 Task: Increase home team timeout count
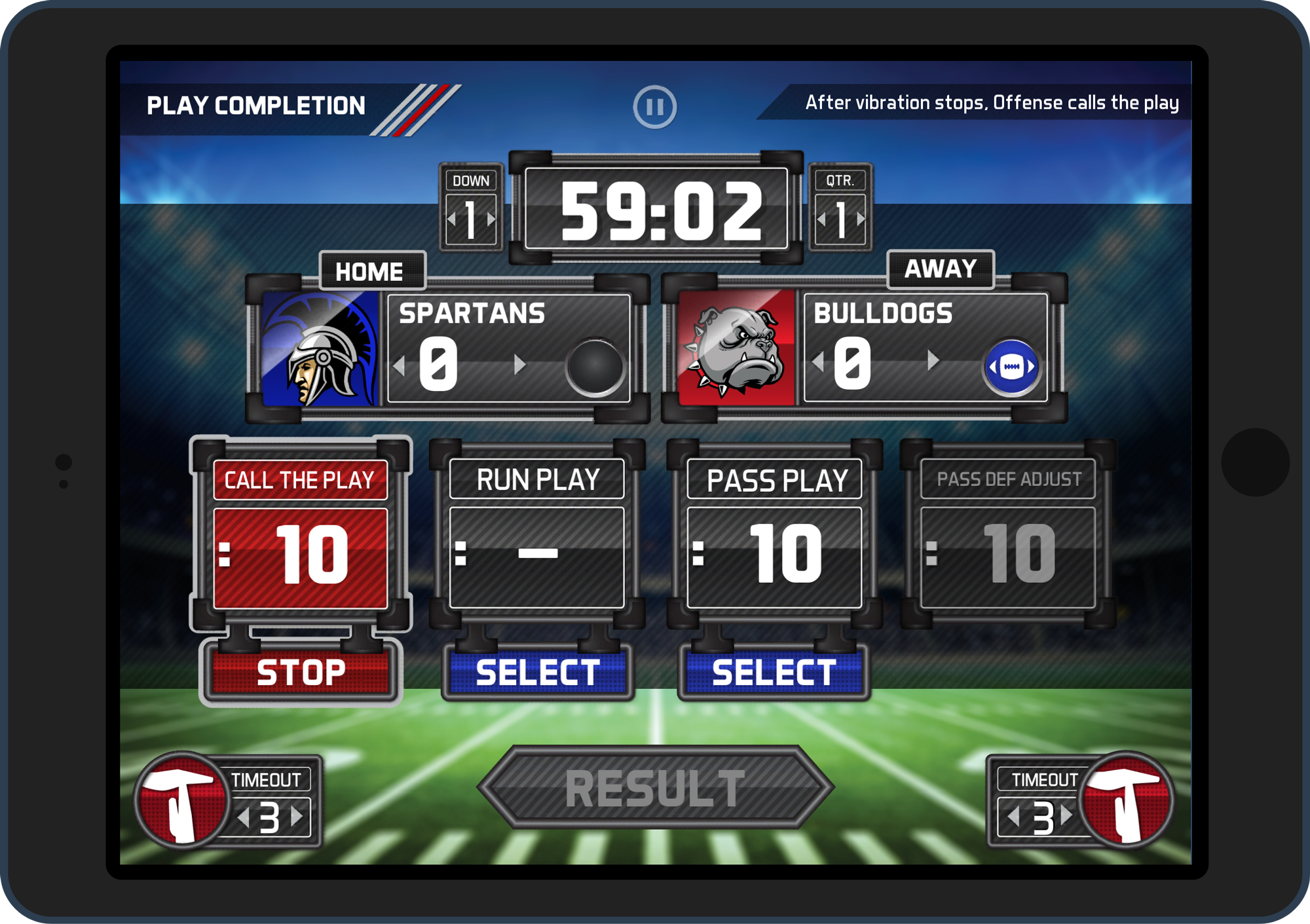point(297,817)
